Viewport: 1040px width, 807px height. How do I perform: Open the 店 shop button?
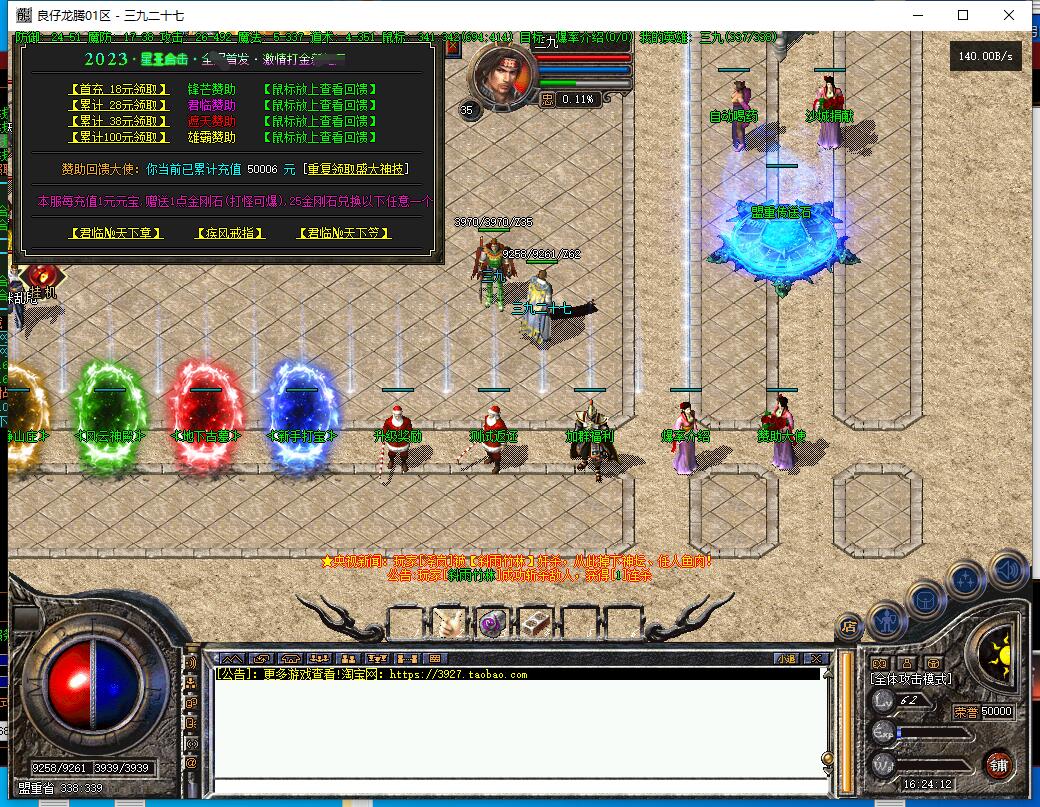[849, 627]
